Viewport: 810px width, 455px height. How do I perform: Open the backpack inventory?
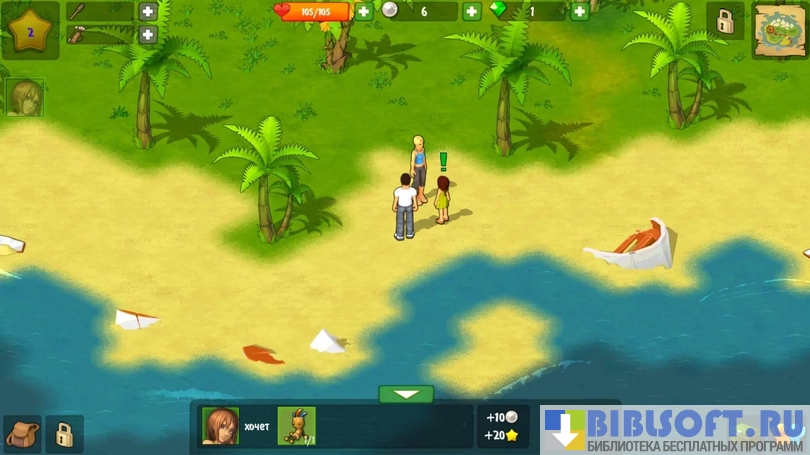click(22, 434)
